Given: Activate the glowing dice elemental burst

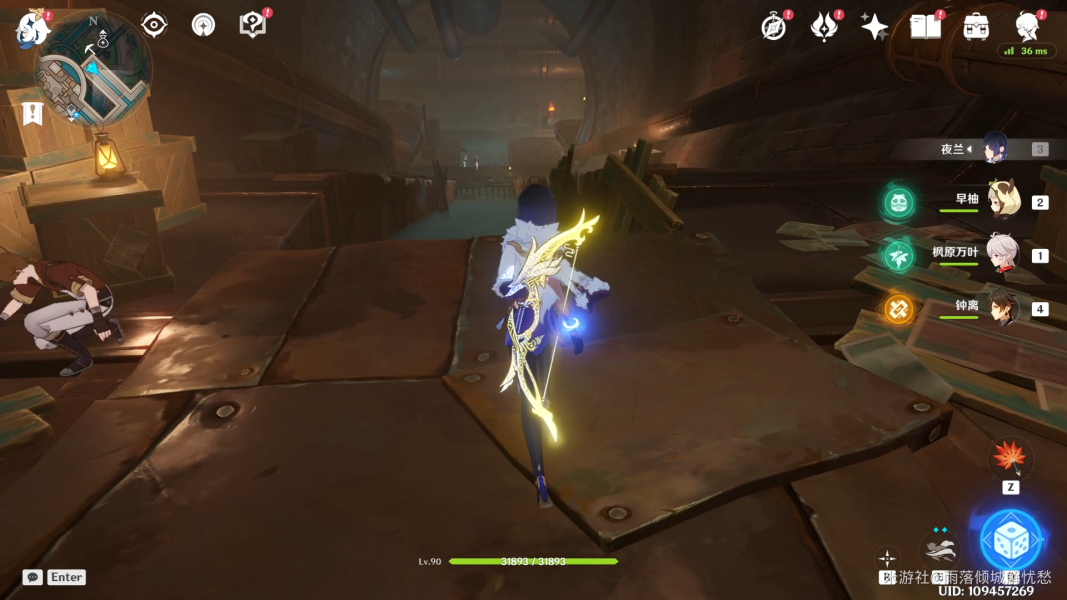Looking at the screenshot, I should tap(1010, 541).
